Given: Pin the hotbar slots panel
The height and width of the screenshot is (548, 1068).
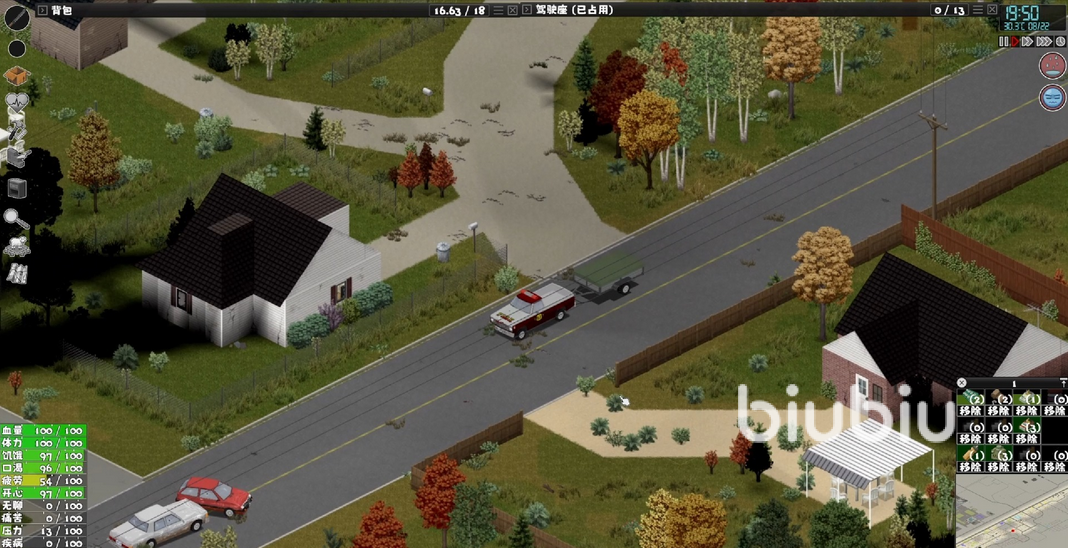Looking at the screenshot, I should pyautogui.click(x=1062, y=383).
